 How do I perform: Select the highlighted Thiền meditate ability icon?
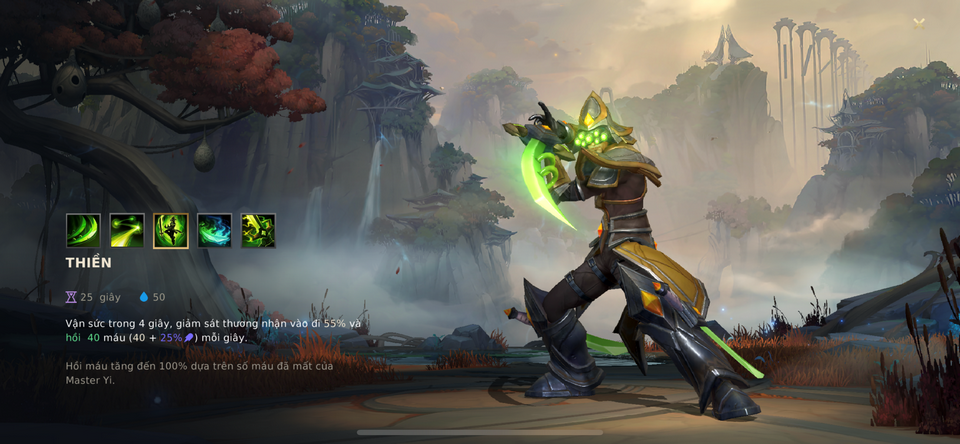[171, 230]
